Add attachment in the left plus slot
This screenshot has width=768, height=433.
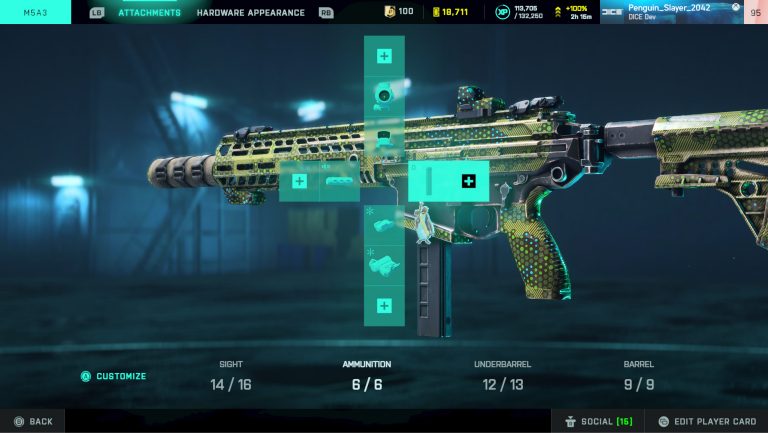click(299, 181)
